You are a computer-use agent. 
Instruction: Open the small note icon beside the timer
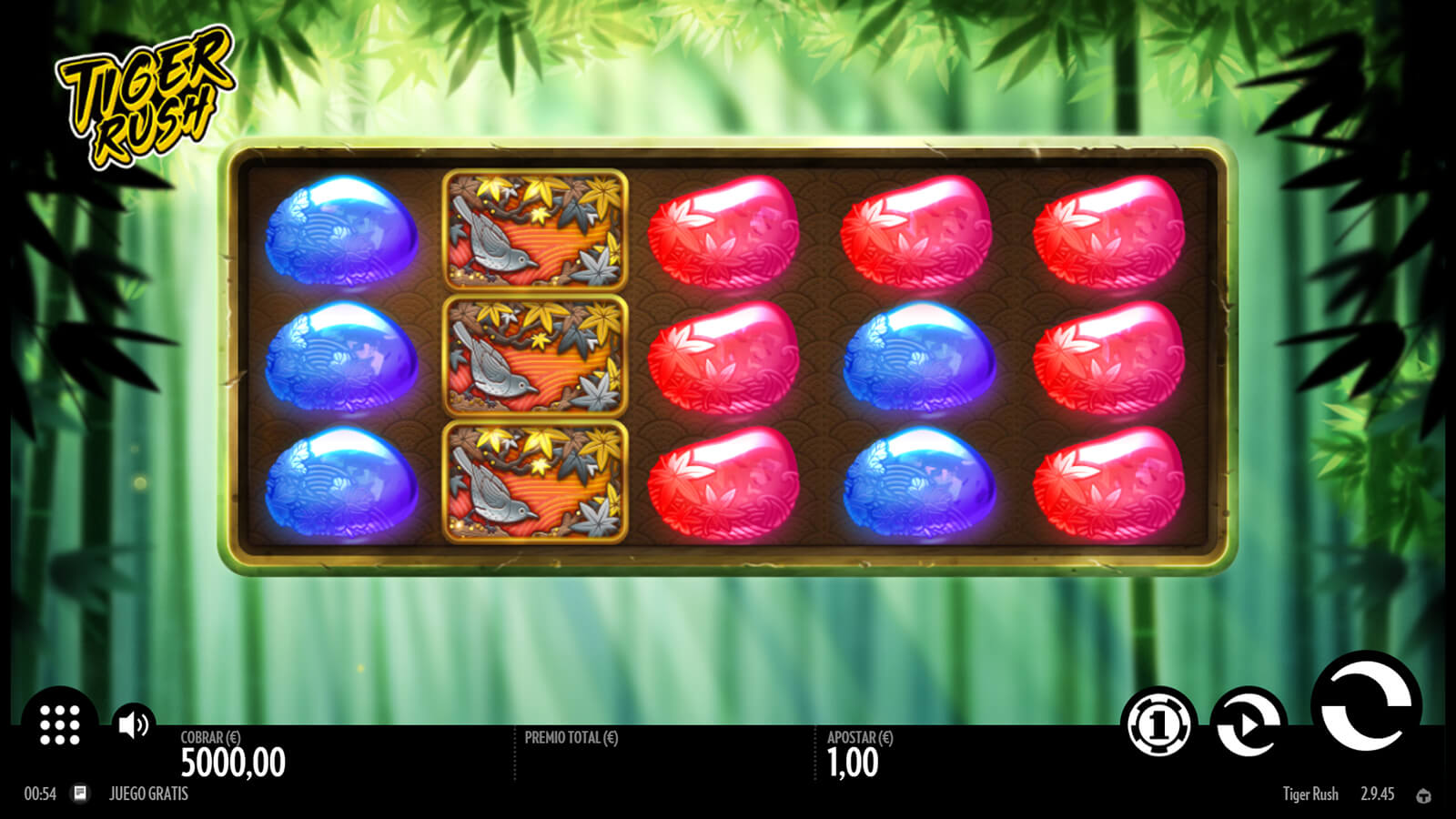[x=80, y=794]
